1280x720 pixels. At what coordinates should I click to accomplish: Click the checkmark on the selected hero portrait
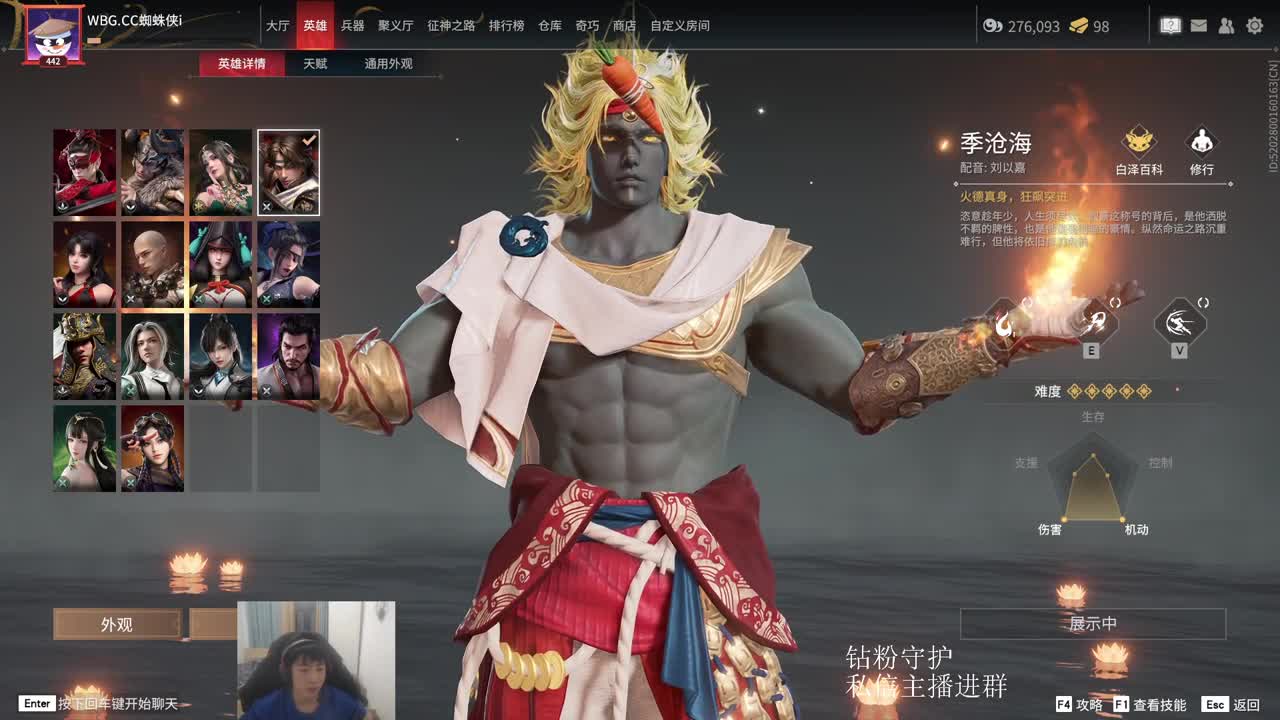click(308, 139)
